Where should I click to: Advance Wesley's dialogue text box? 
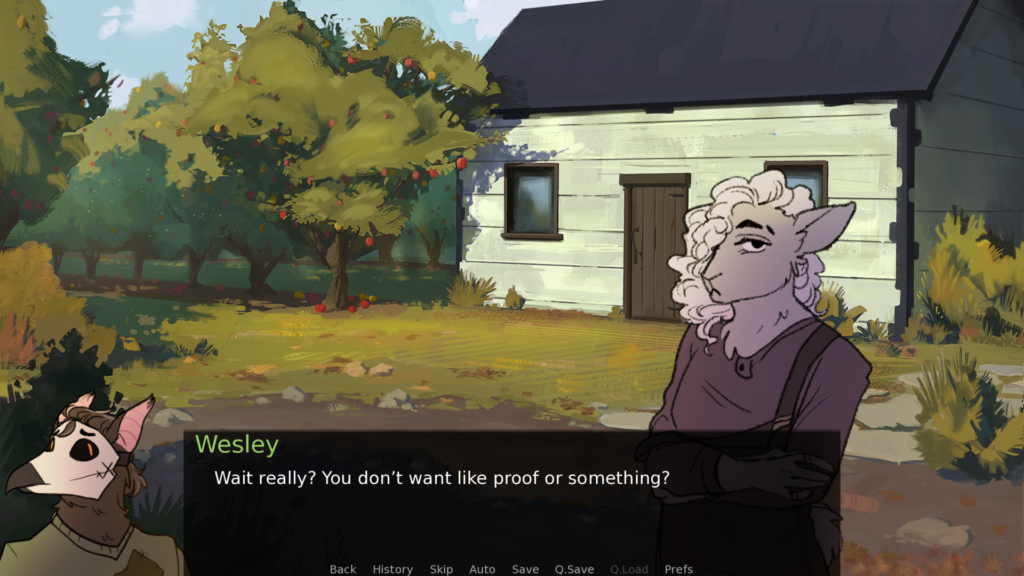(510, 500)
